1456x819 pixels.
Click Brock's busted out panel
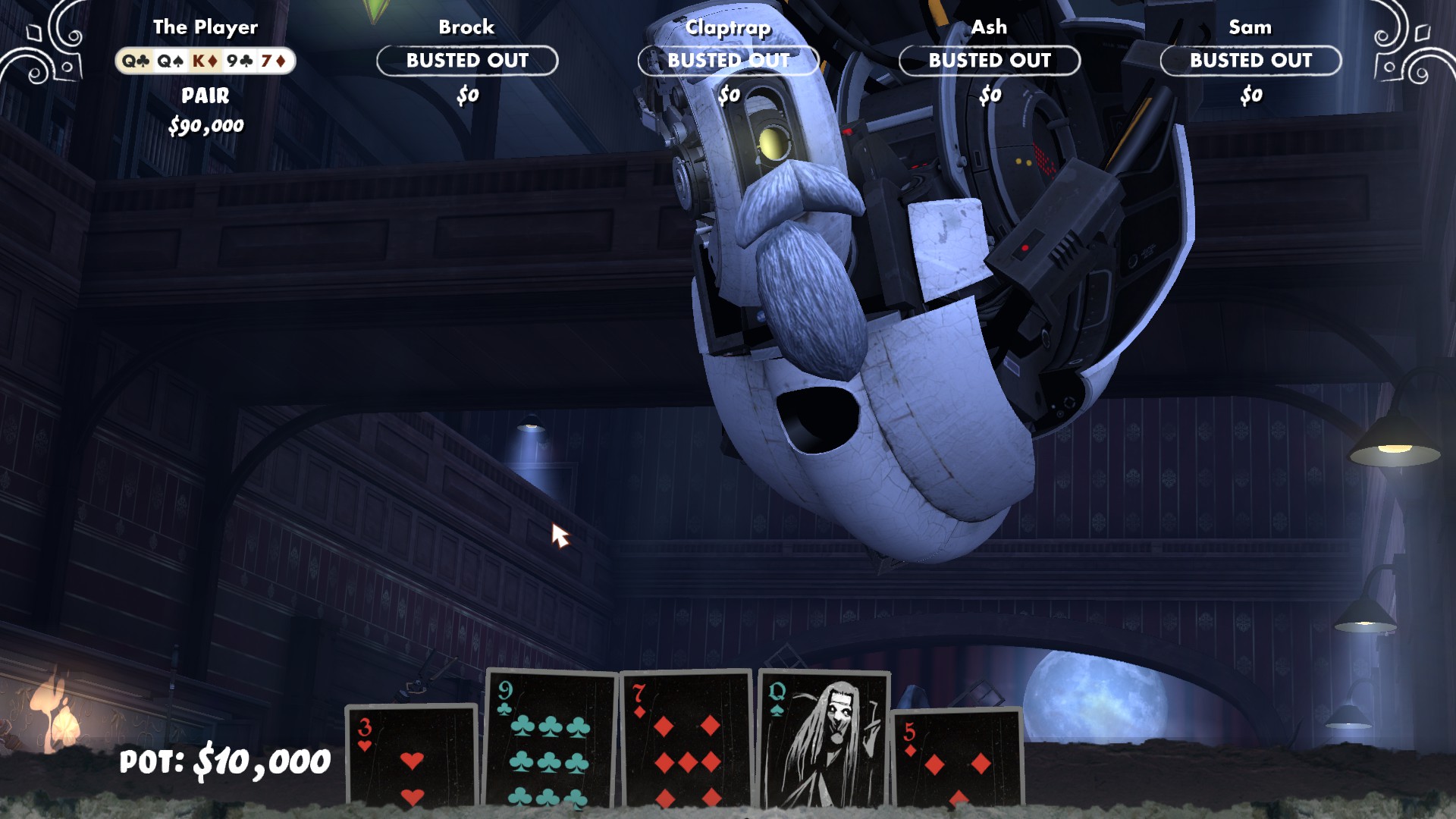(467, 61)
